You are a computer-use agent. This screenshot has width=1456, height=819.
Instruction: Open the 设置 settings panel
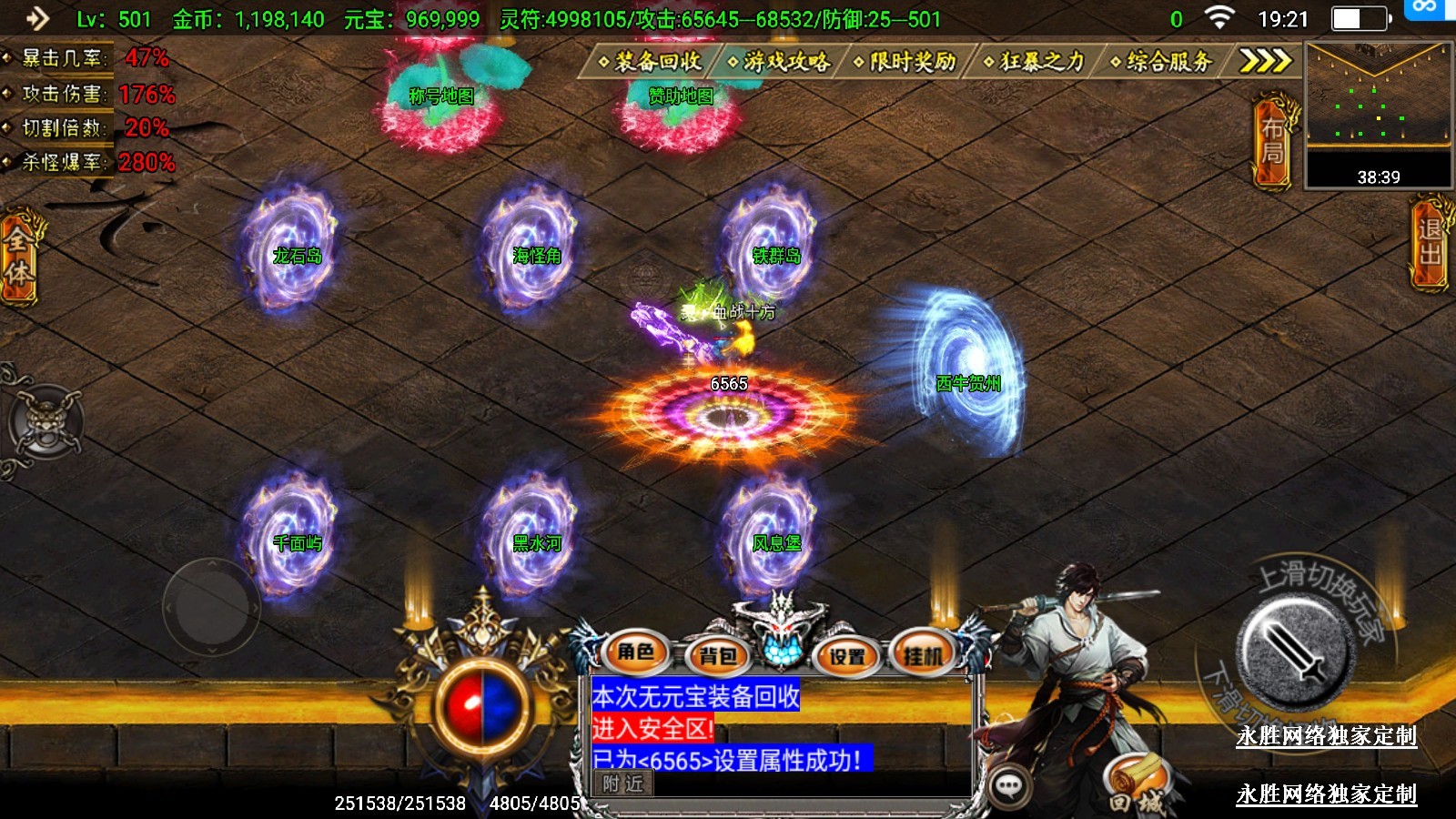[x=847, y=655]
